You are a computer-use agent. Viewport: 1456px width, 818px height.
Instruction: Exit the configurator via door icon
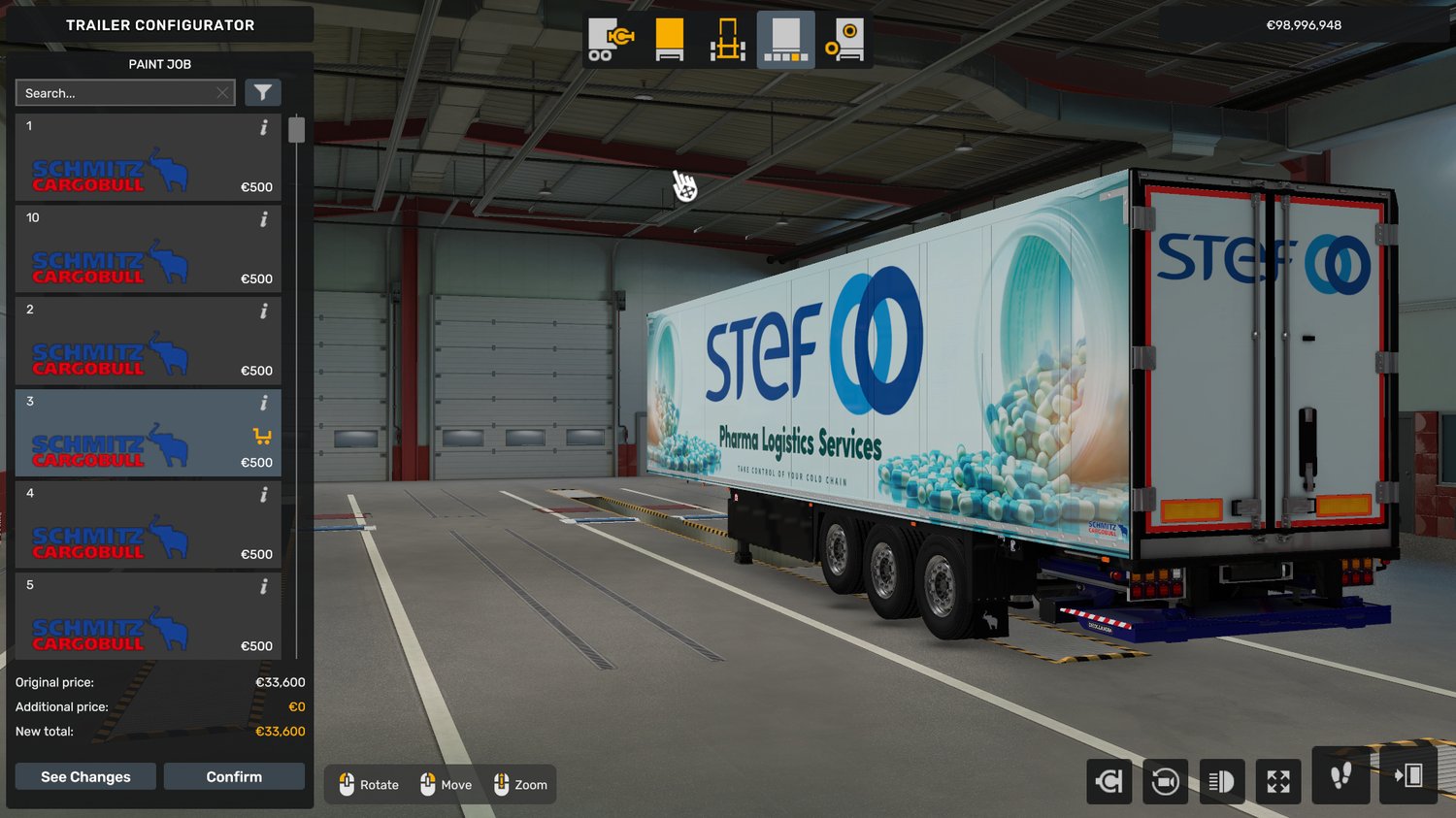(1407, 775)
